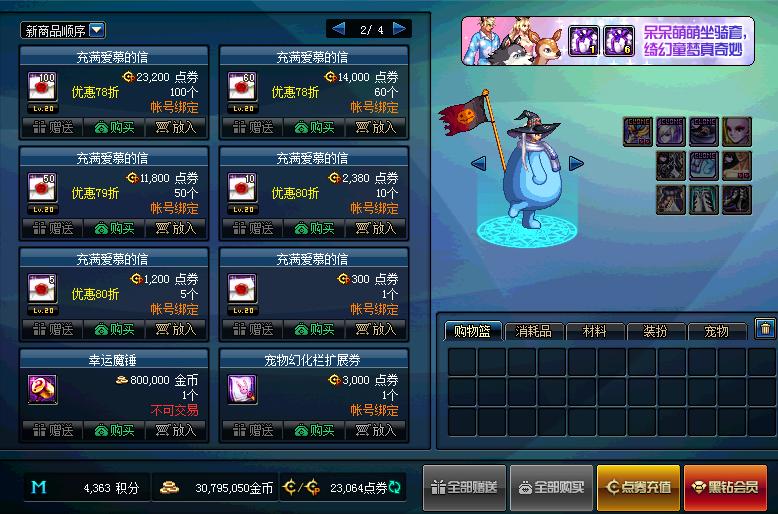Screen dimensions: 778x514
Task: Open the 黑钻会员 membership page
Action: 725,487
